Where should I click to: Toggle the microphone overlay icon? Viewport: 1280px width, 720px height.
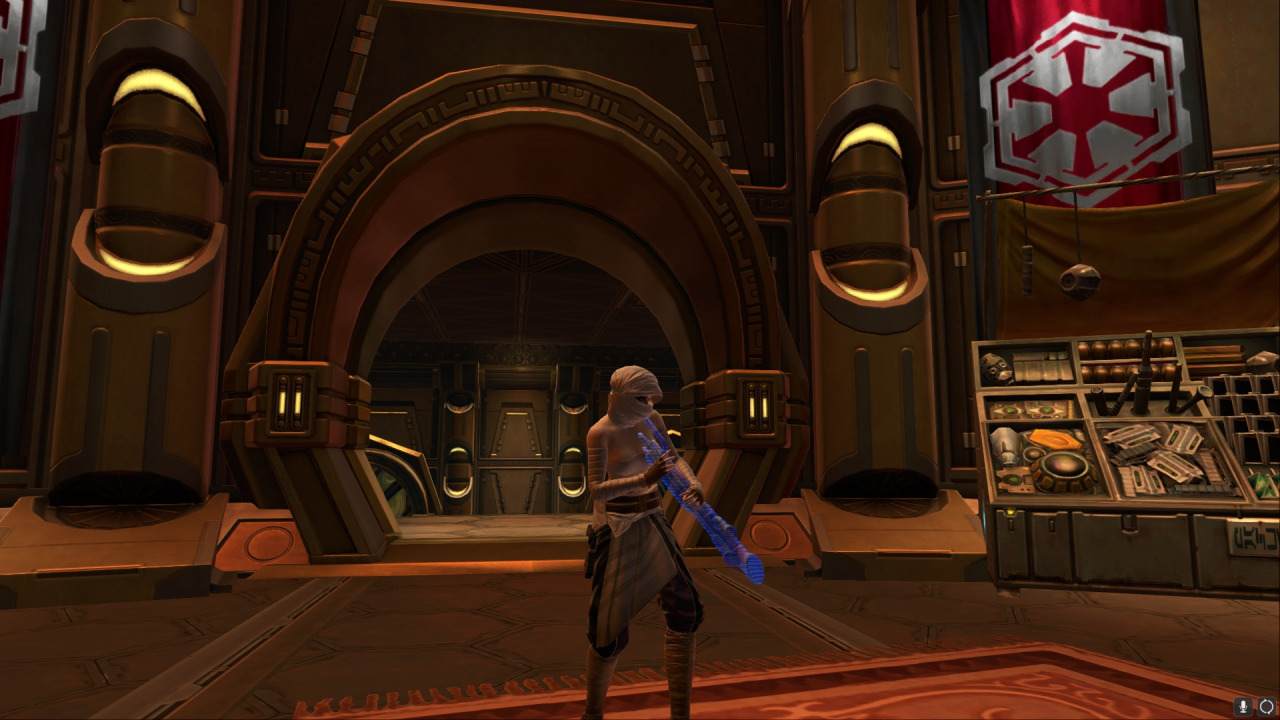tap(1244, 706)
